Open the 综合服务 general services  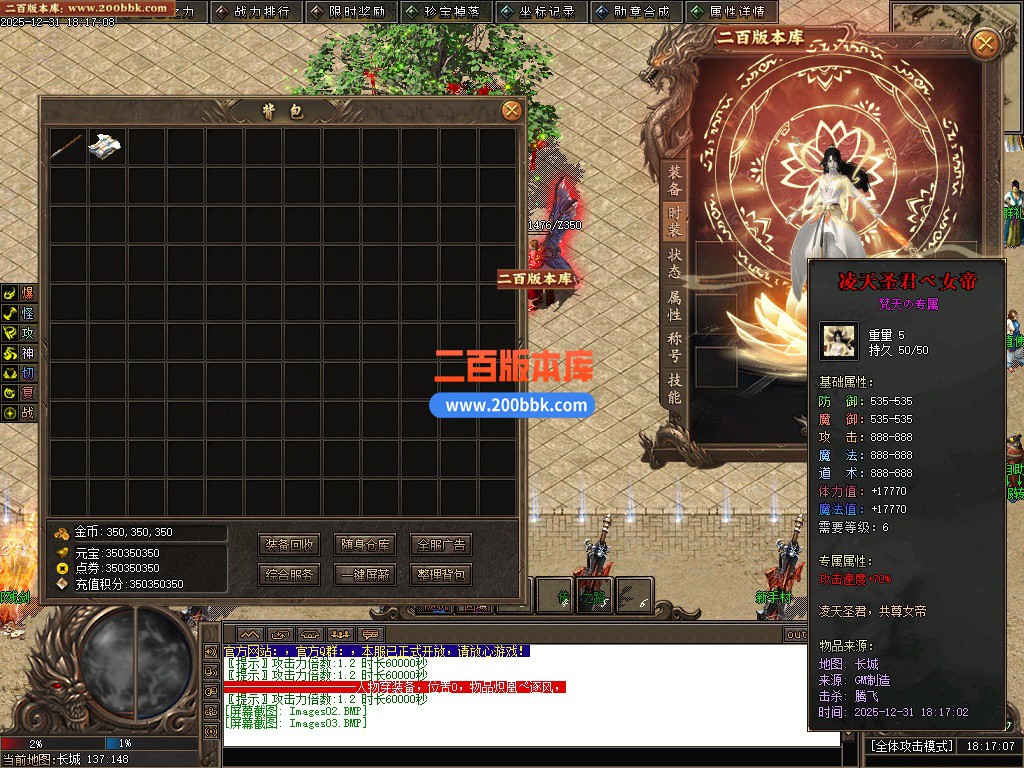click(x=290, y=575)
